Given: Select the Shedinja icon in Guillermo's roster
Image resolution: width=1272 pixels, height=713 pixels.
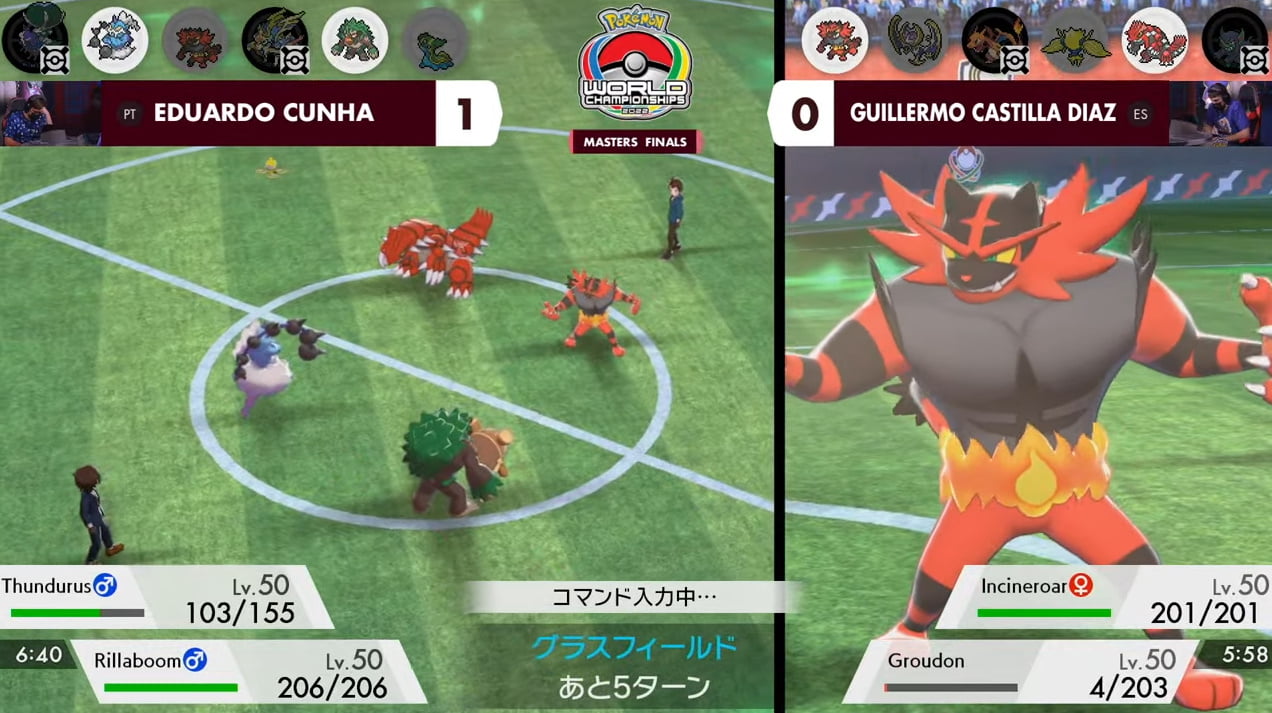Looking at the screenshot, I should (1074, 40).
